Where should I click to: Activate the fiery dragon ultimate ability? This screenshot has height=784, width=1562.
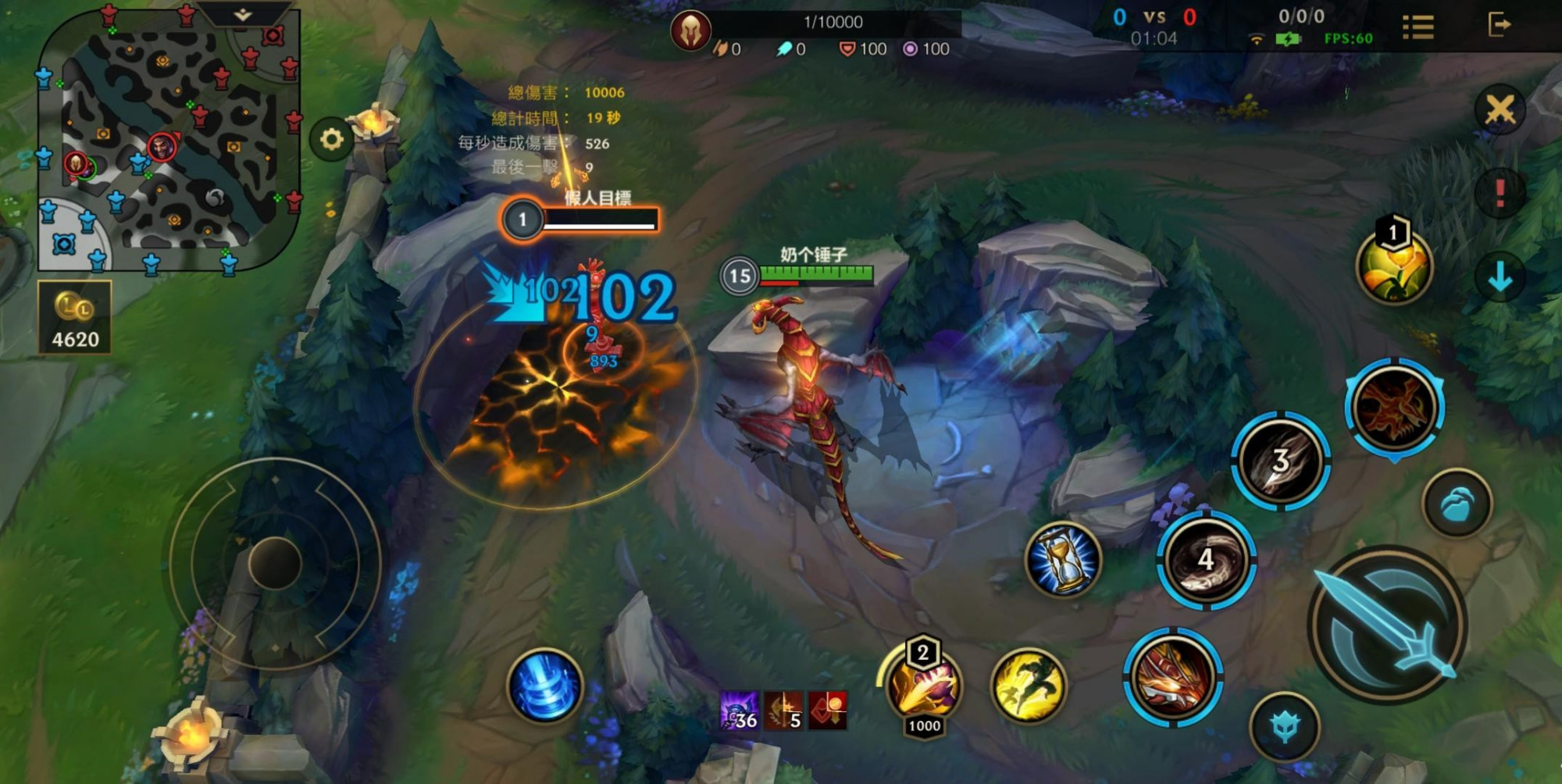tap(1394, 407)
